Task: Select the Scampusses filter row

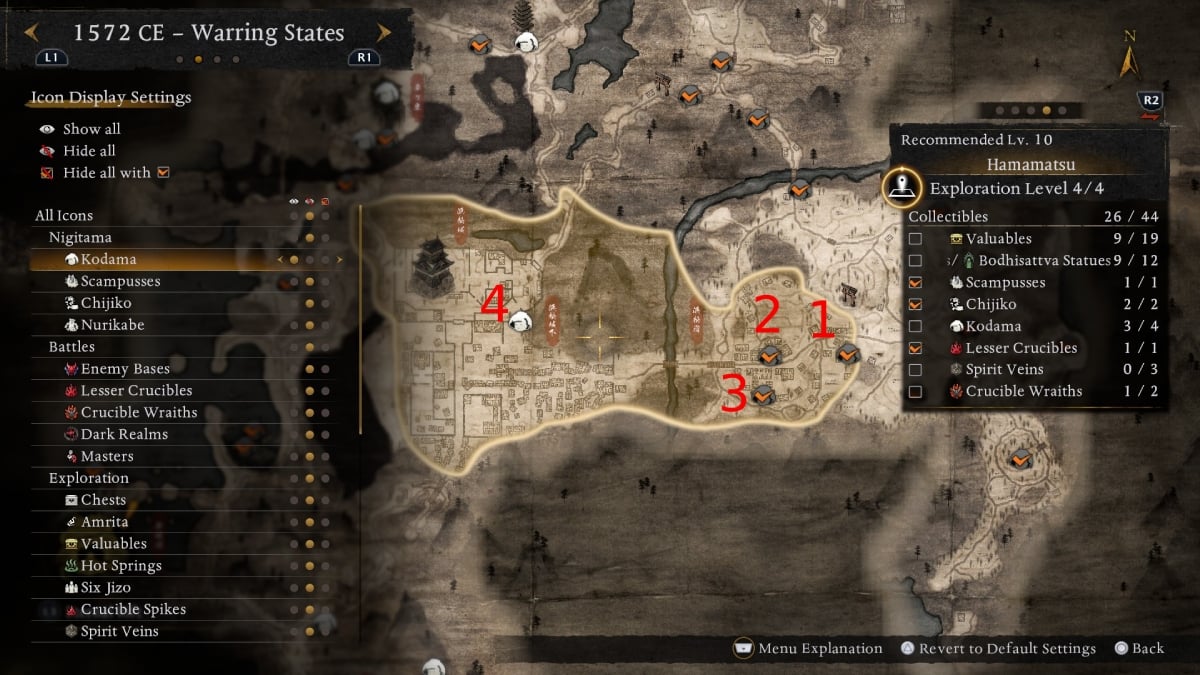Action: click(x=120, y=281)
